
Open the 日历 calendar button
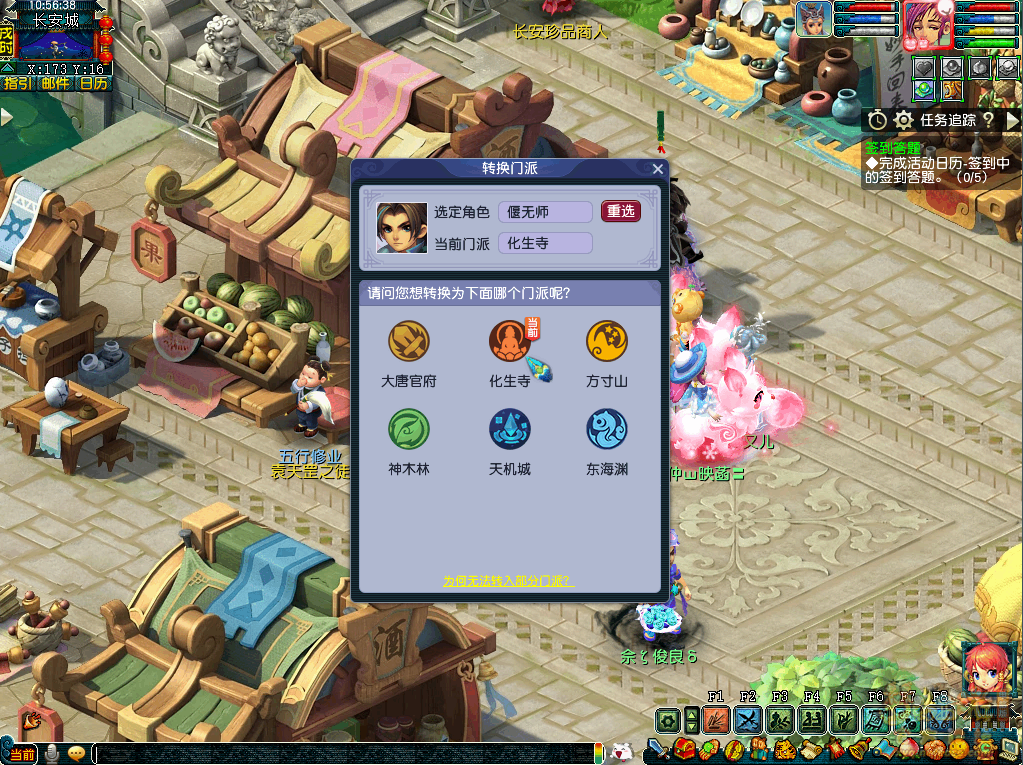pyautogui.click(x=93, y=84)
